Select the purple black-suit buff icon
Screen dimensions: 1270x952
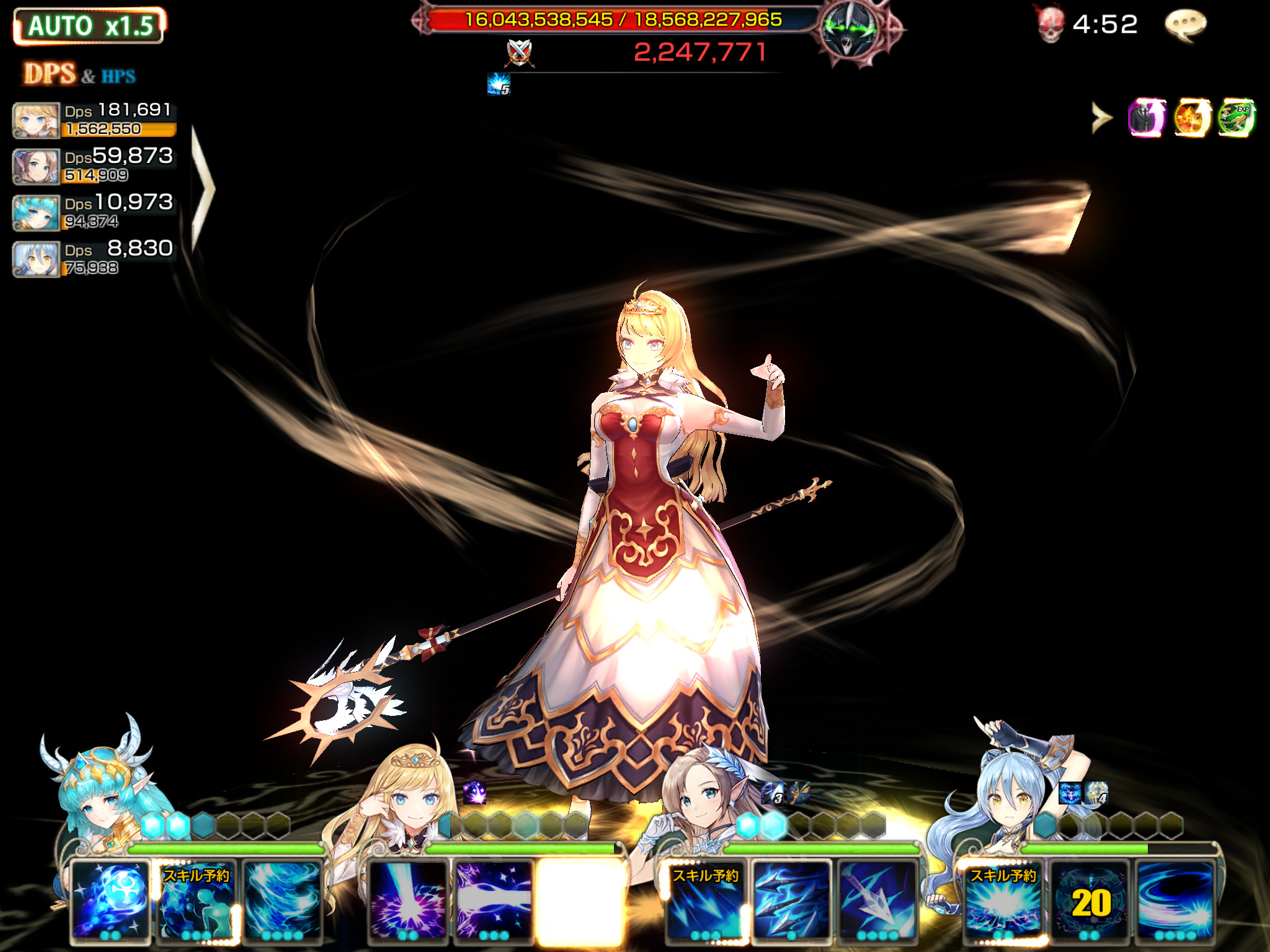1147,118
